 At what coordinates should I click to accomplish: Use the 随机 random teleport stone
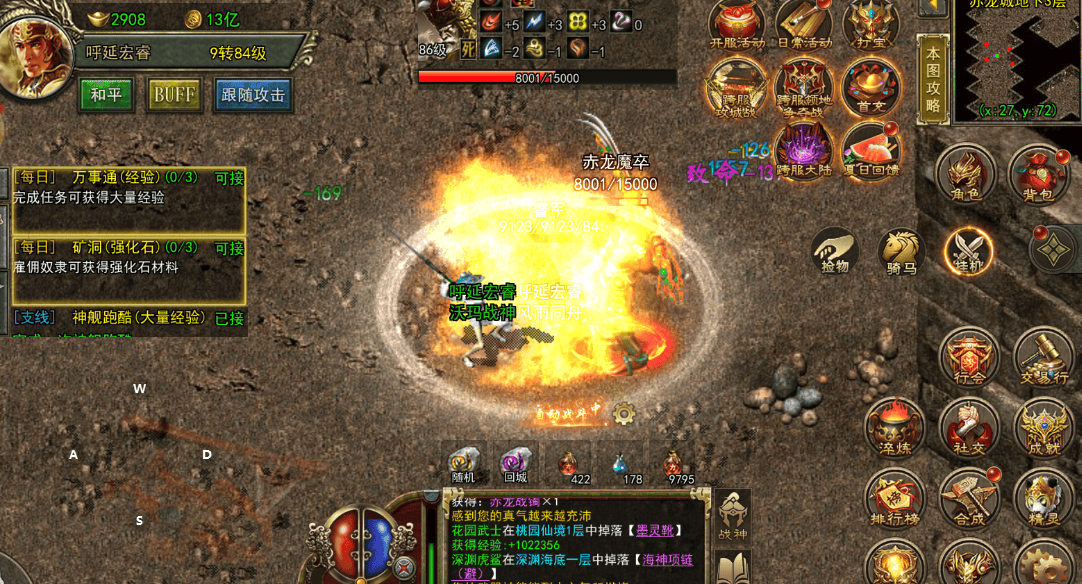click(464, 464)
